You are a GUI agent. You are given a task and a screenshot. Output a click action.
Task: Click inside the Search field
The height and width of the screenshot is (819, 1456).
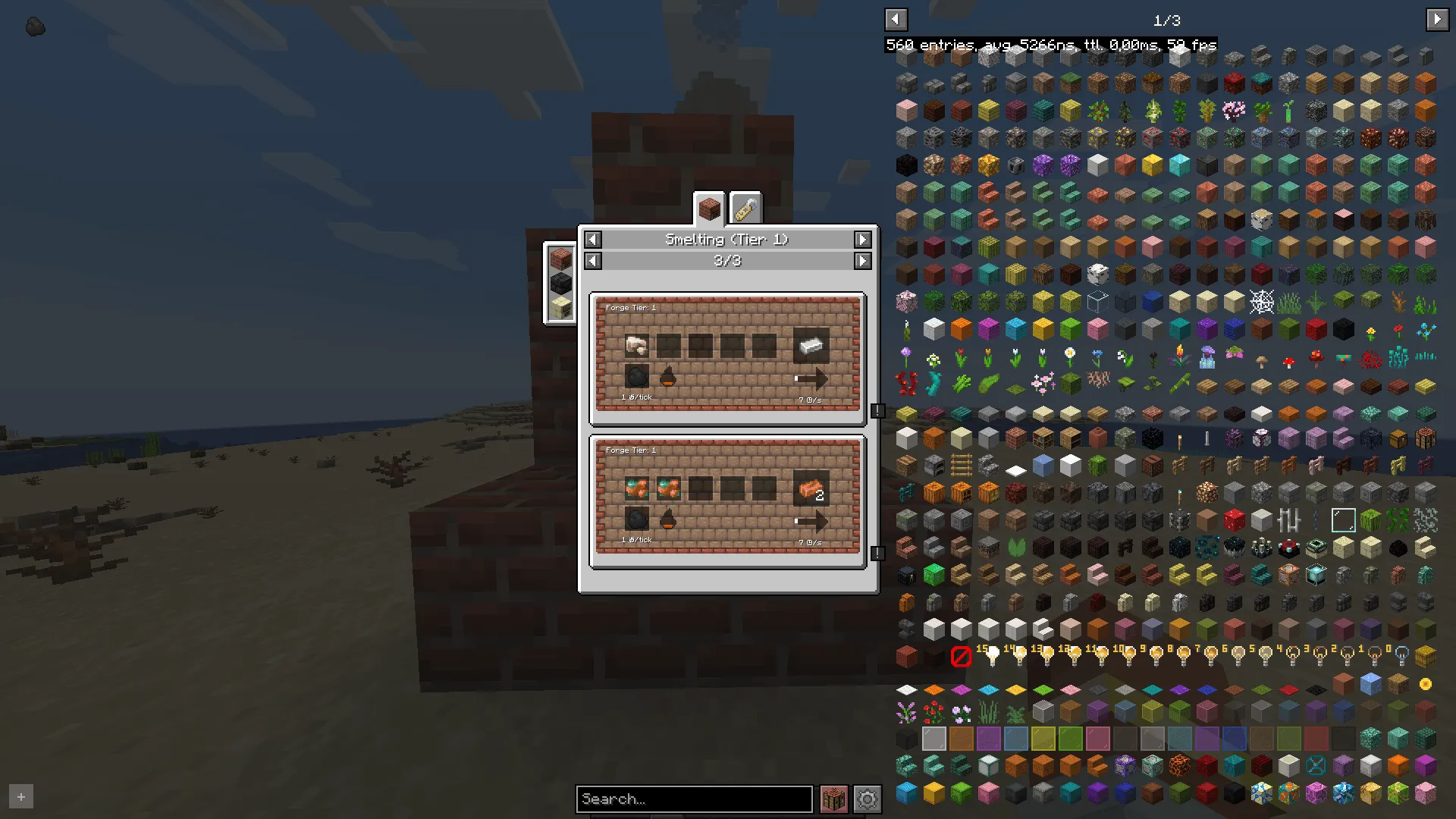[x=693, y=799]
